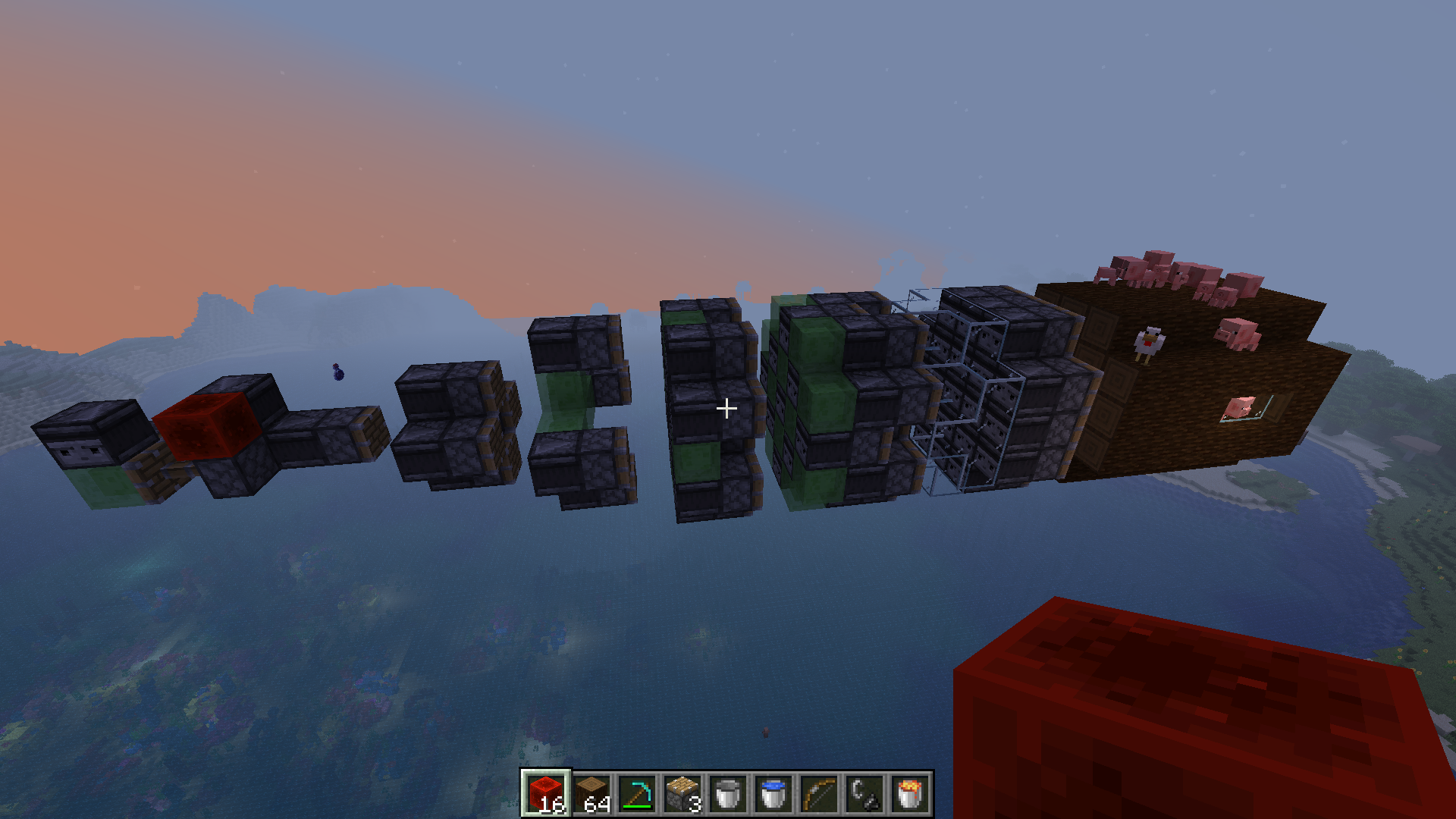Select the water bucket slot
1456x819 pixels.
773,794
